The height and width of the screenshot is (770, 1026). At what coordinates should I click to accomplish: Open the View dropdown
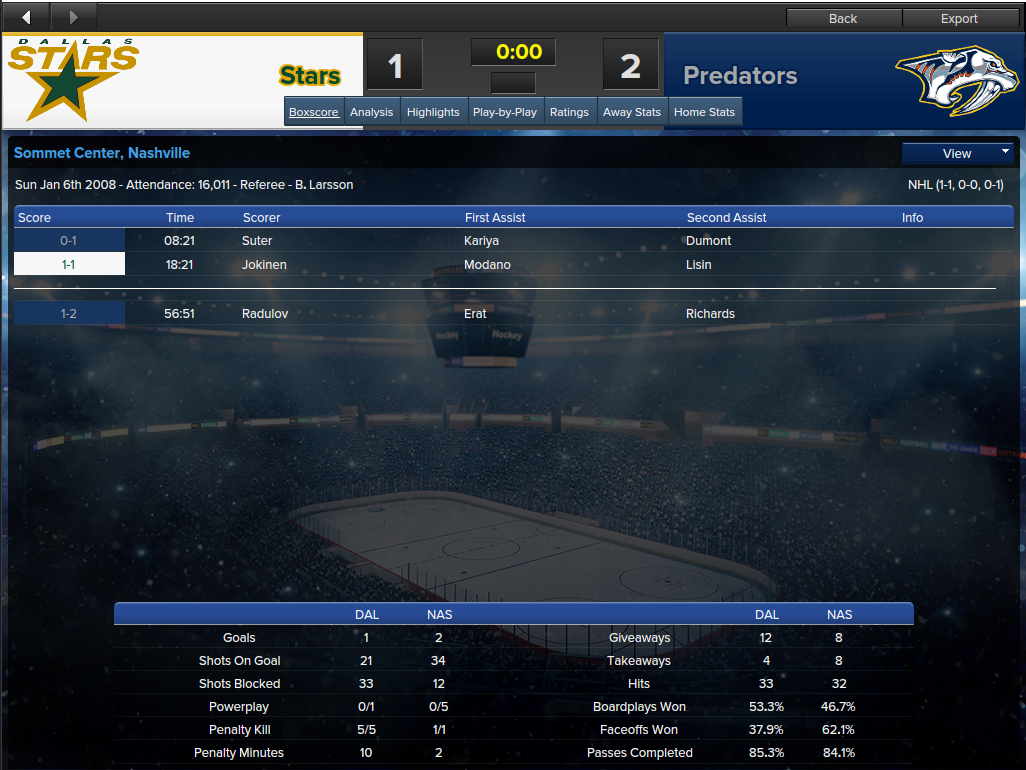click(x=958, y=154)
